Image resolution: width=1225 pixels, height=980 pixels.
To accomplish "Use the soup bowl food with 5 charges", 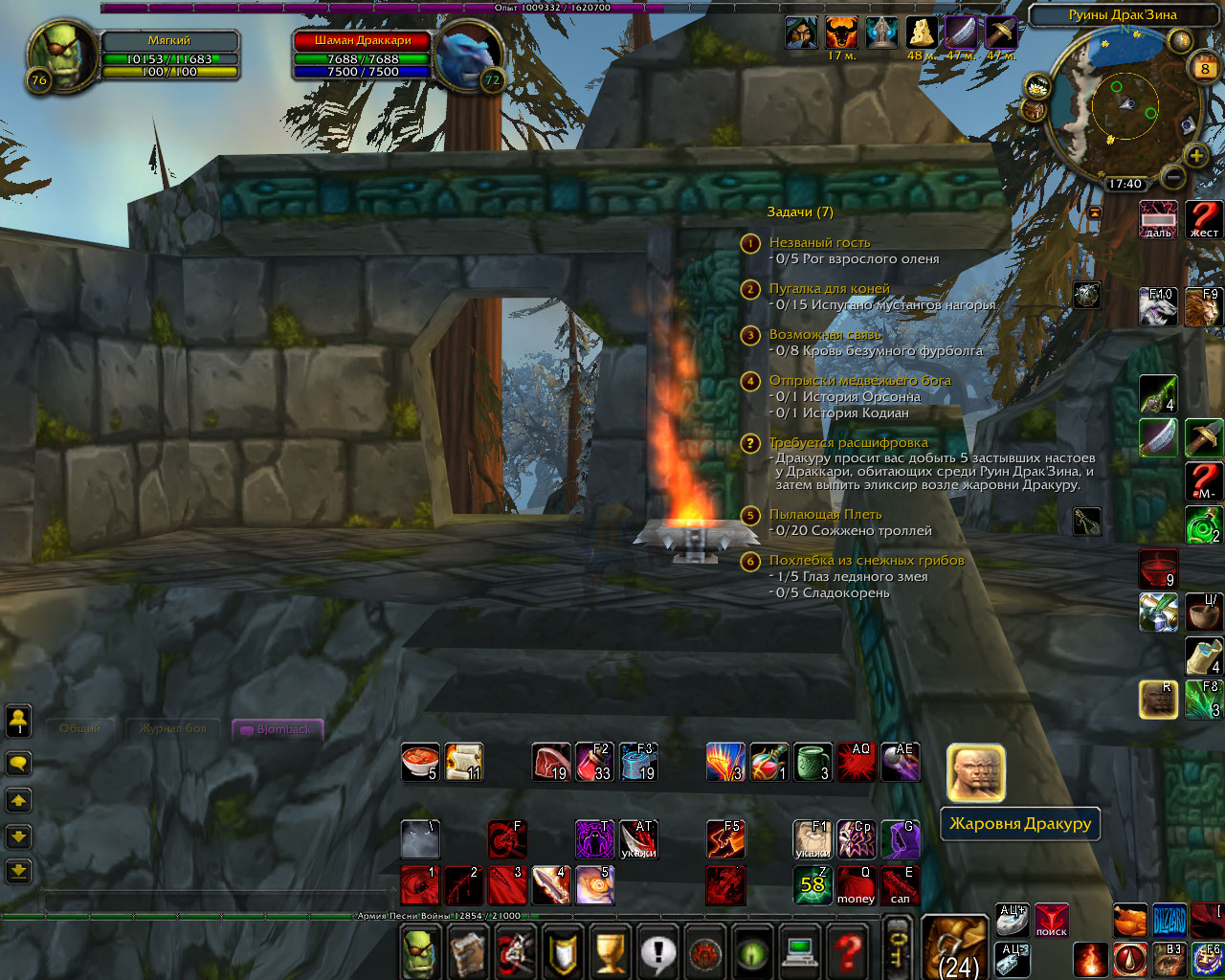I will (420, 762).
